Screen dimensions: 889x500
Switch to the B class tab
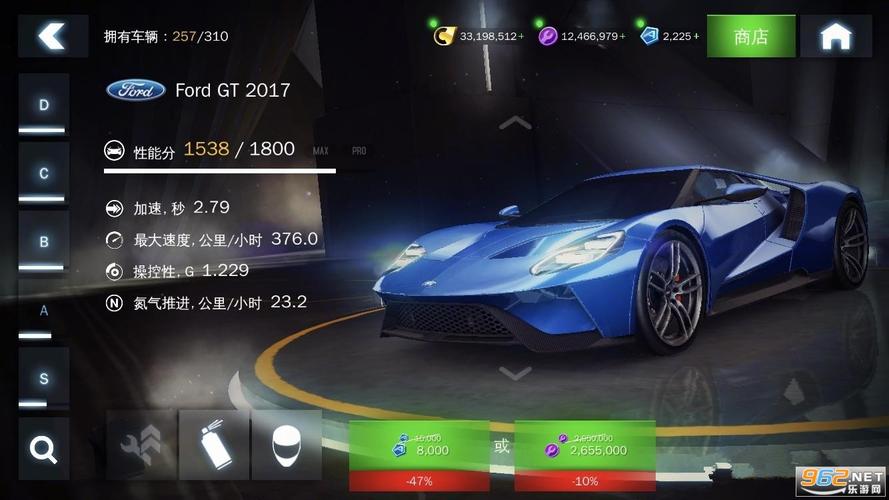(x=44, y=242)
